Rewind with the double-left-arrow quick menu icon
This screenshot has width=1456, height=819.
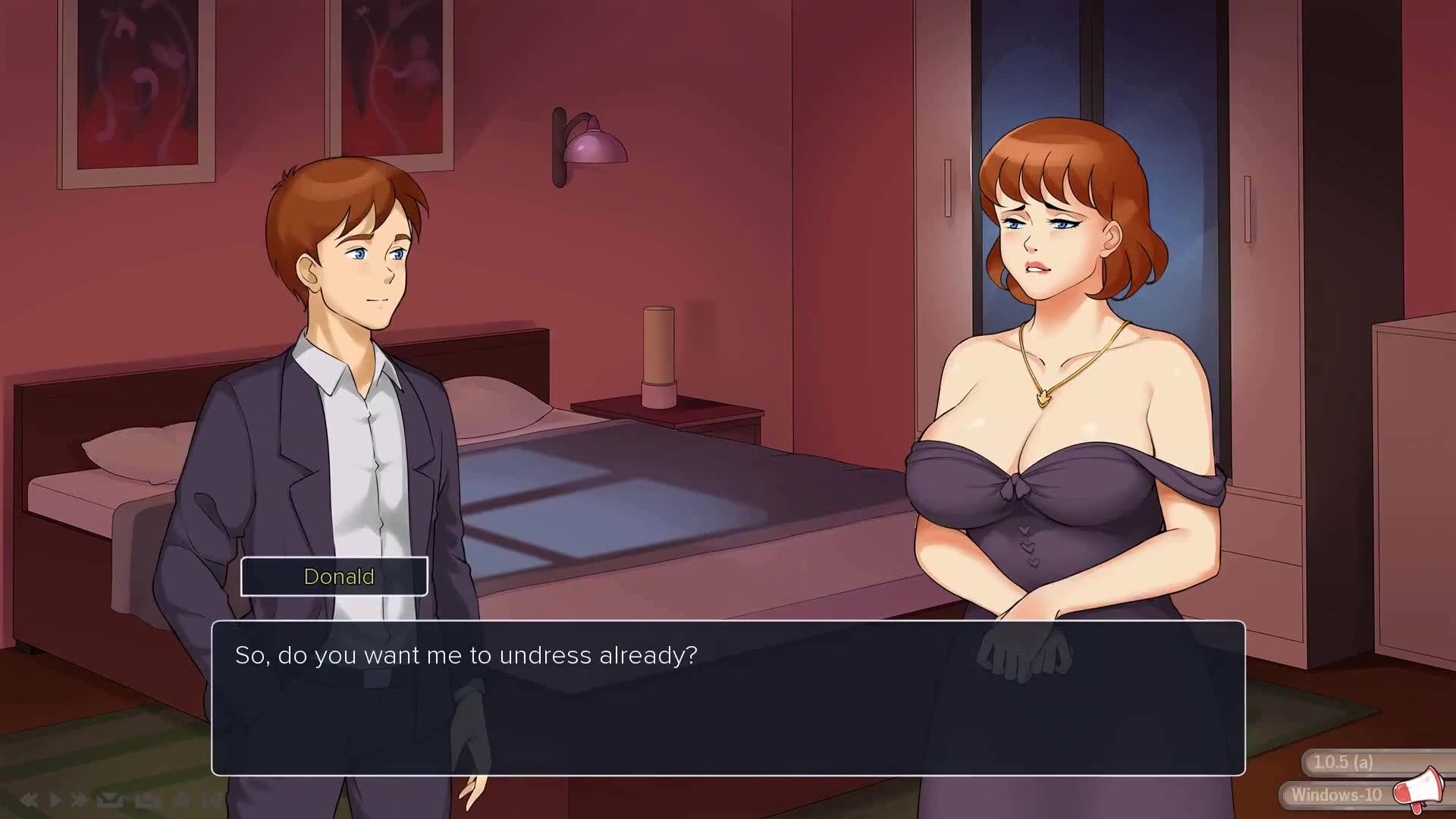(x=29, y=799)
